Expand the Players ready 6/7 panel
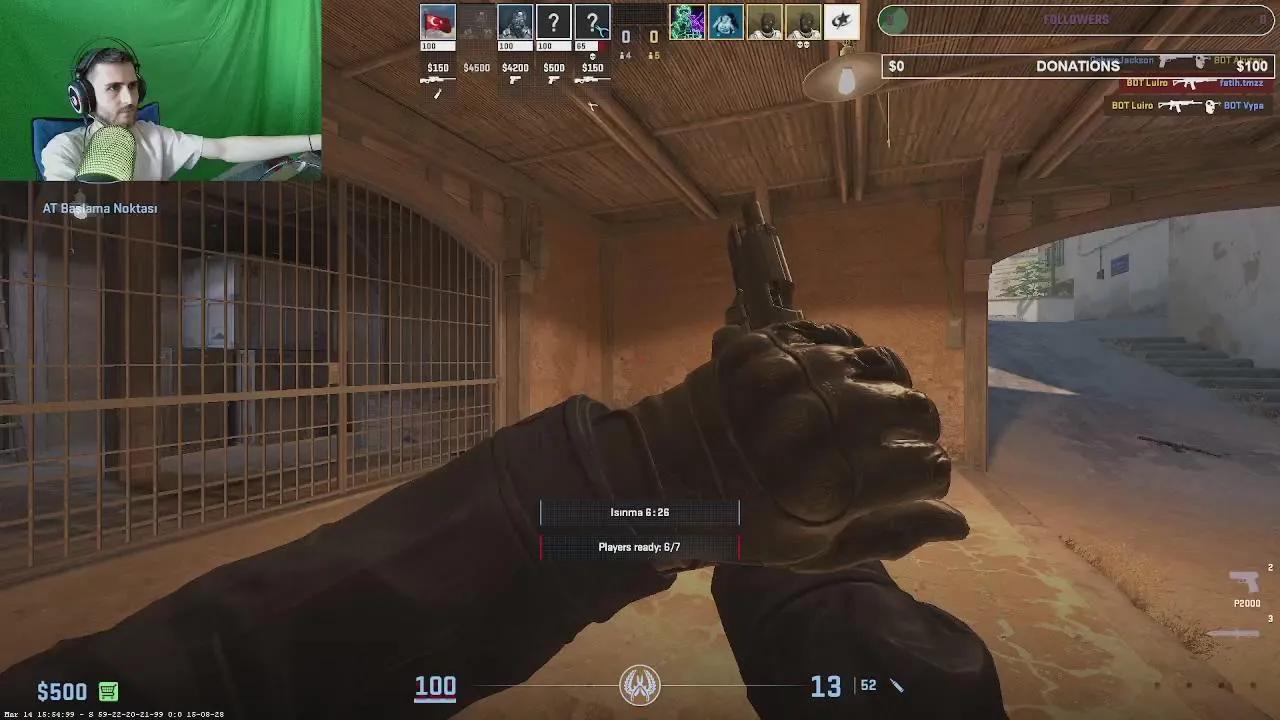 pyautogui.click(x=639, y=547)
